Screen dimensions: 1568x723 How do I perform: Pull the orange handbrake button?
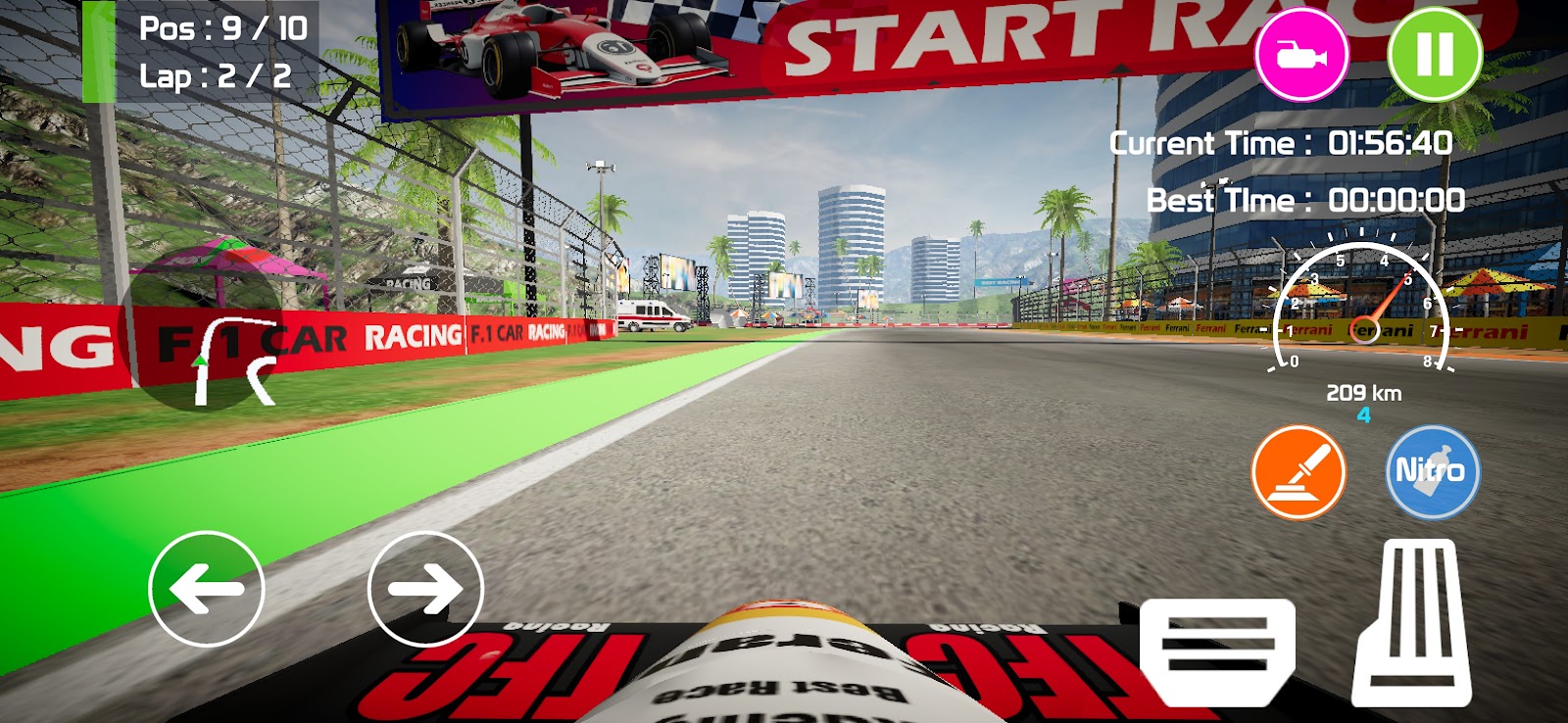click(x=1298, y=472)
